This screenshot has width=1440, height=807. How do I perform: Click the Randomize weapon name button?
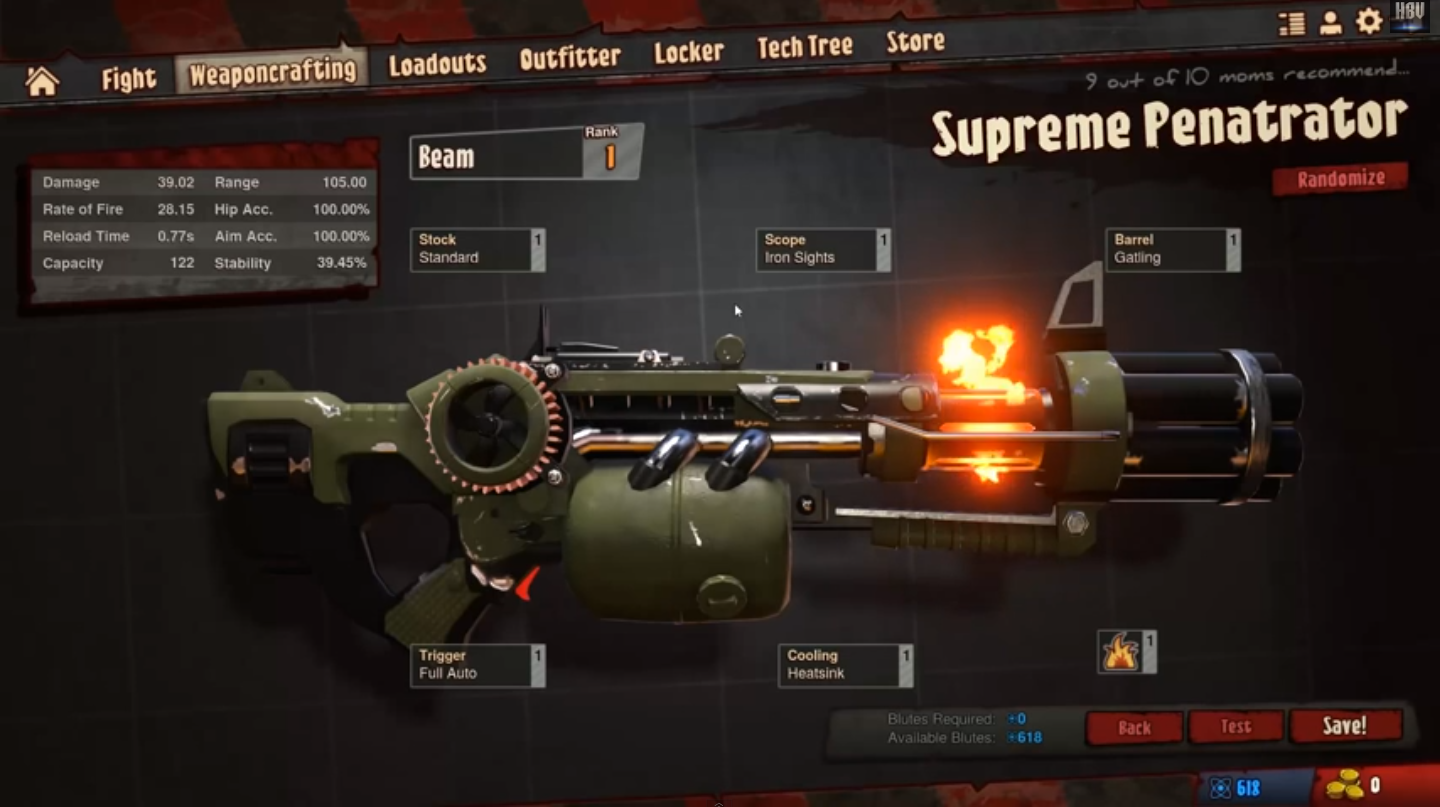[x=1340, y=179]
